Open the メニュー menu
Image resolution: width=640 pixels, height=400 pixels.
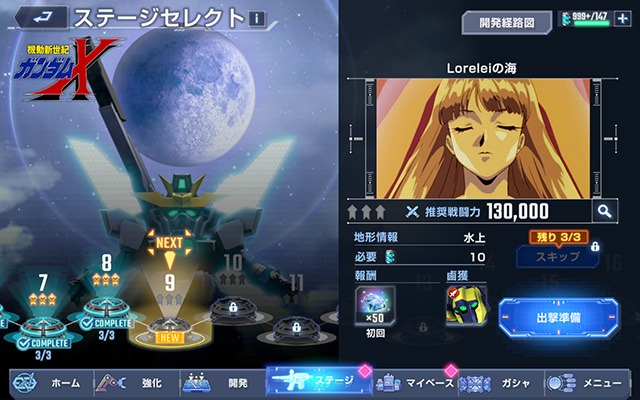(588, 382)
